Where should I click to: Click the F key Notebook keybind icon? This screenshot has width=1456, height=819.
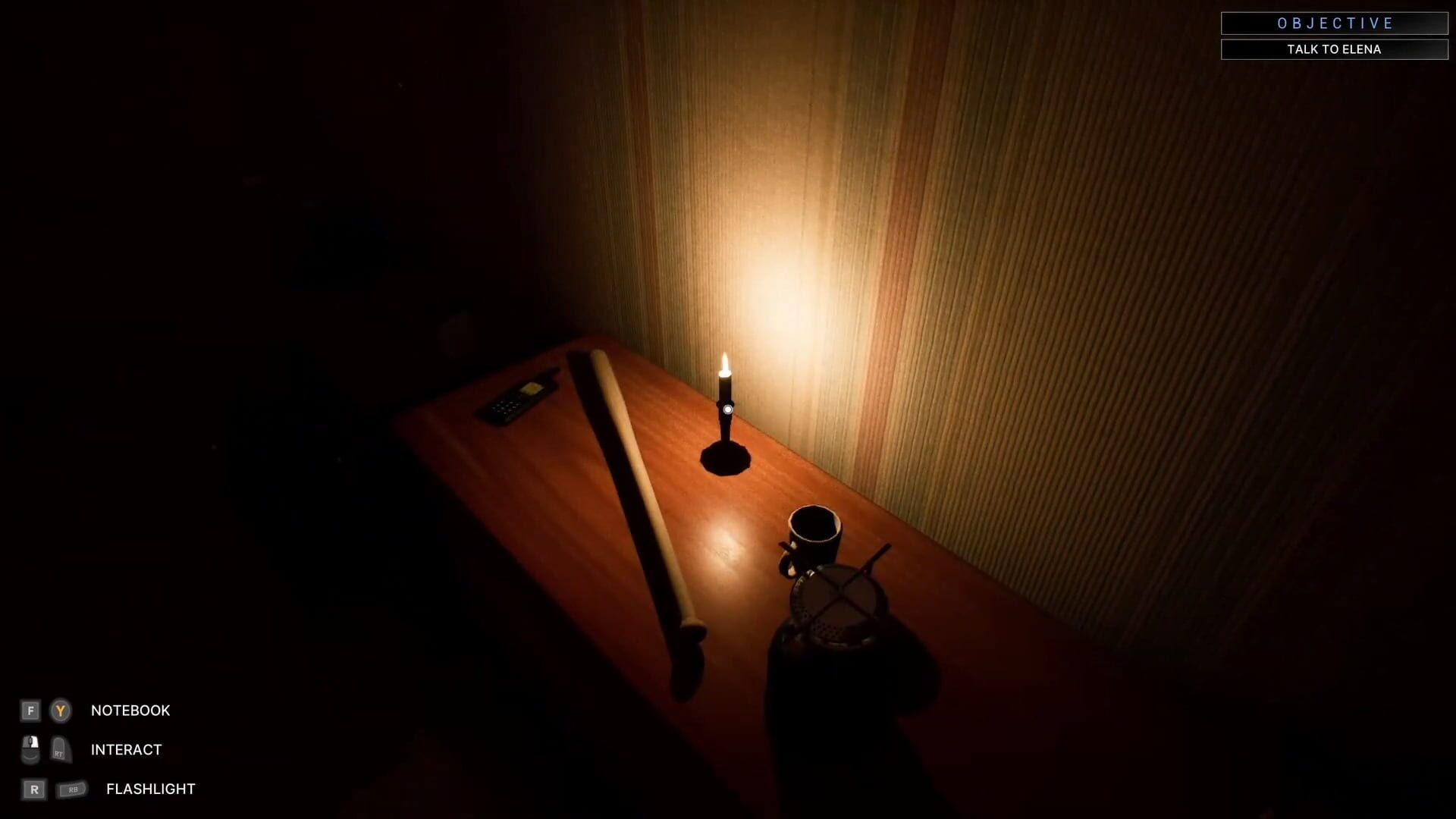pyautogui.click(x=30, y=711)
